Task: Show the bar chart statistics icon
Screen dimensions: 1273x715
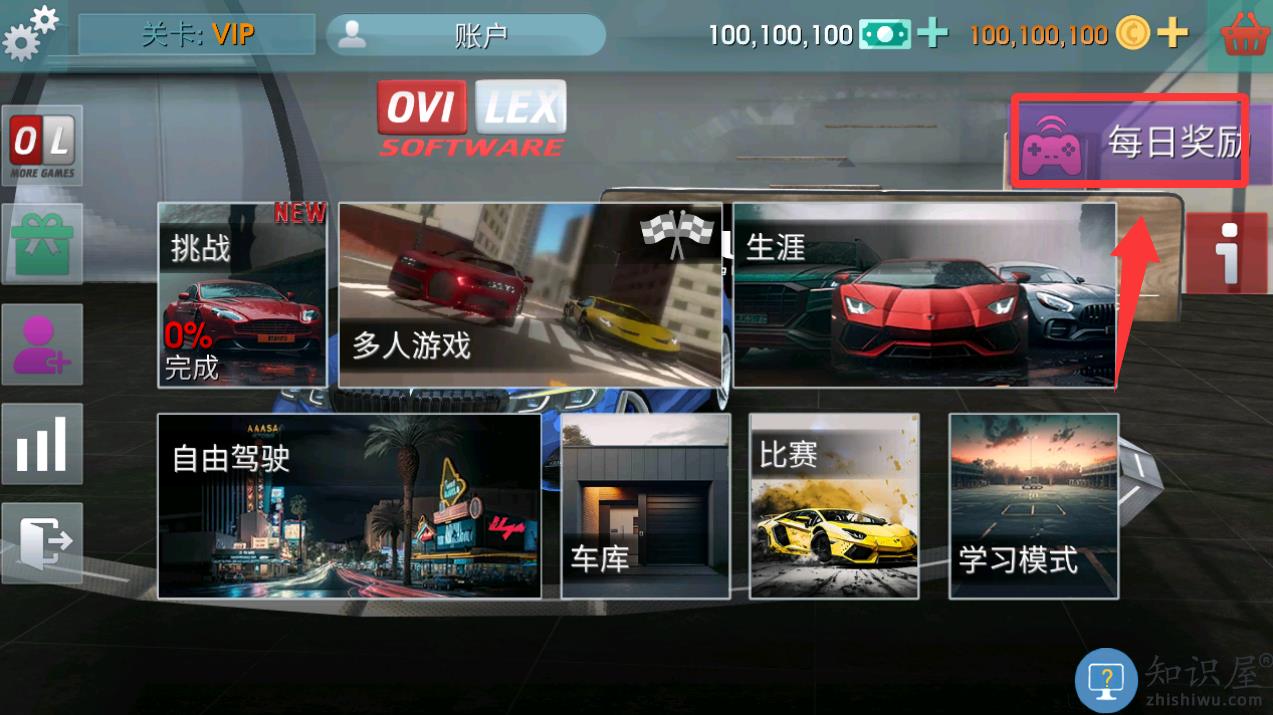Action: (x=42, y=444)
